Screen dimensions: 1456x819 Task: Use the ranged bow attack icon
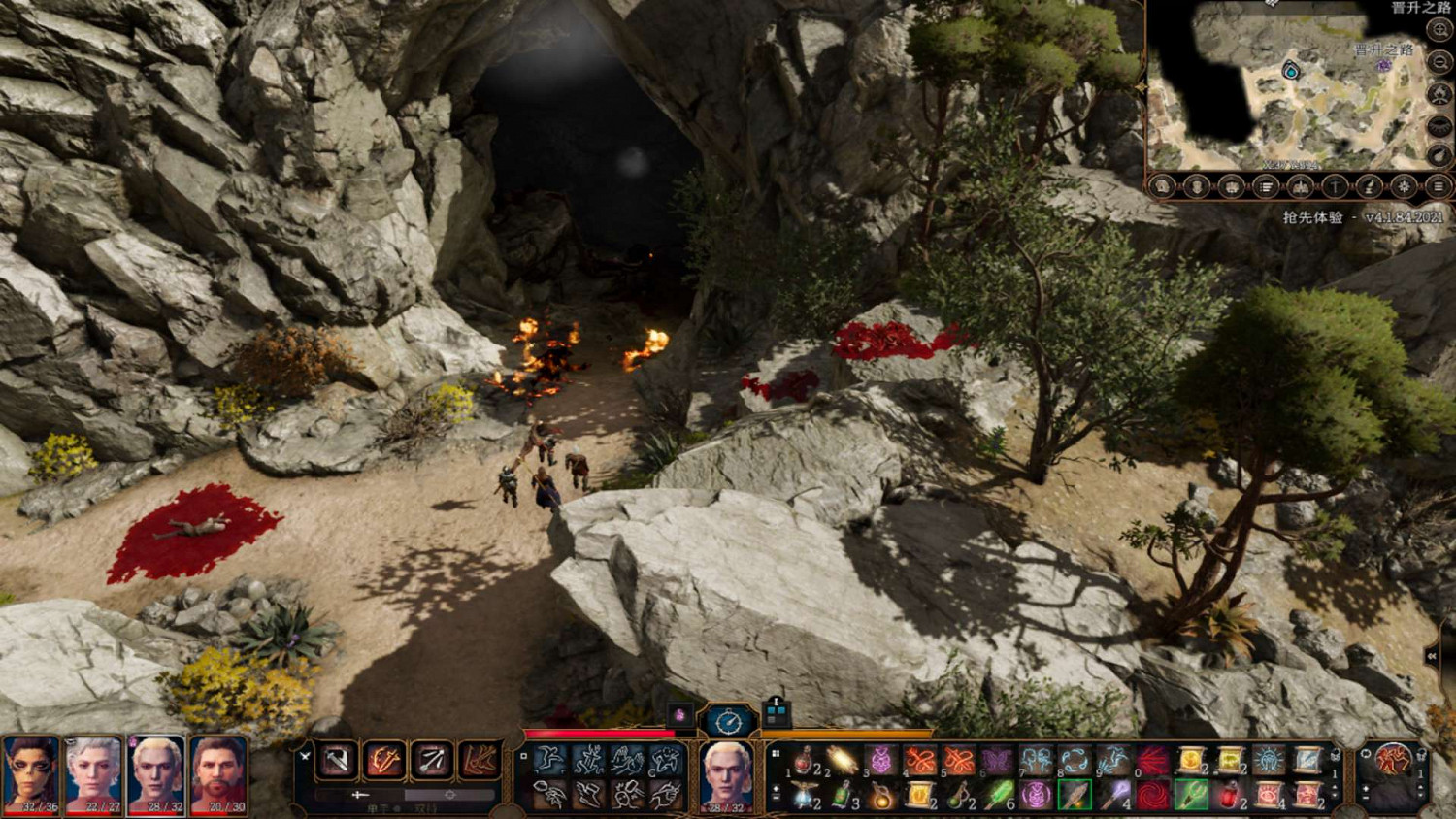click(431, 761)
